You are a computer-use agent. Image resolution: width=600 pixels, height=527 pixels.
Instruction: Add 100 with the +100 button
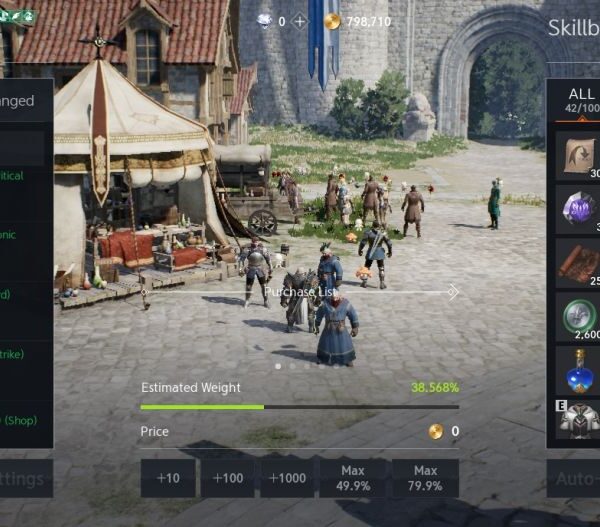click(x=228, y=478)
